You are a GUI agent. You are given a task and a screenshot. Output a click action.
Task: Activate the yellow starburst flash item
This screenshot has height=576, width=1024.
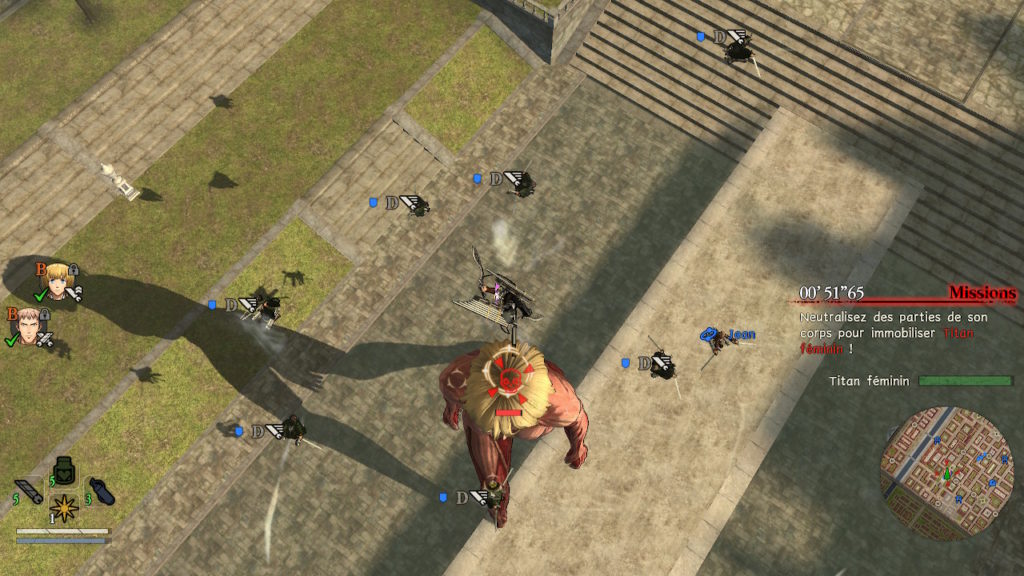(x=65, y=508)
